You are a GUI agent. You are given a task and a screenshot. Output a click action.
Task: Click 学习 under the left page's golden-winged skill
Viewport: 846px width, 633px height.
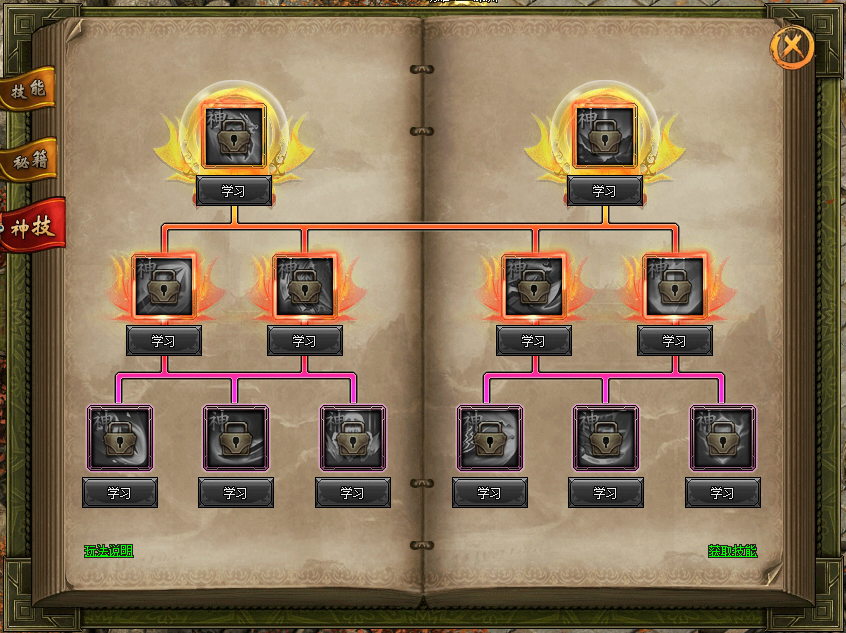[x=234, y=191]
